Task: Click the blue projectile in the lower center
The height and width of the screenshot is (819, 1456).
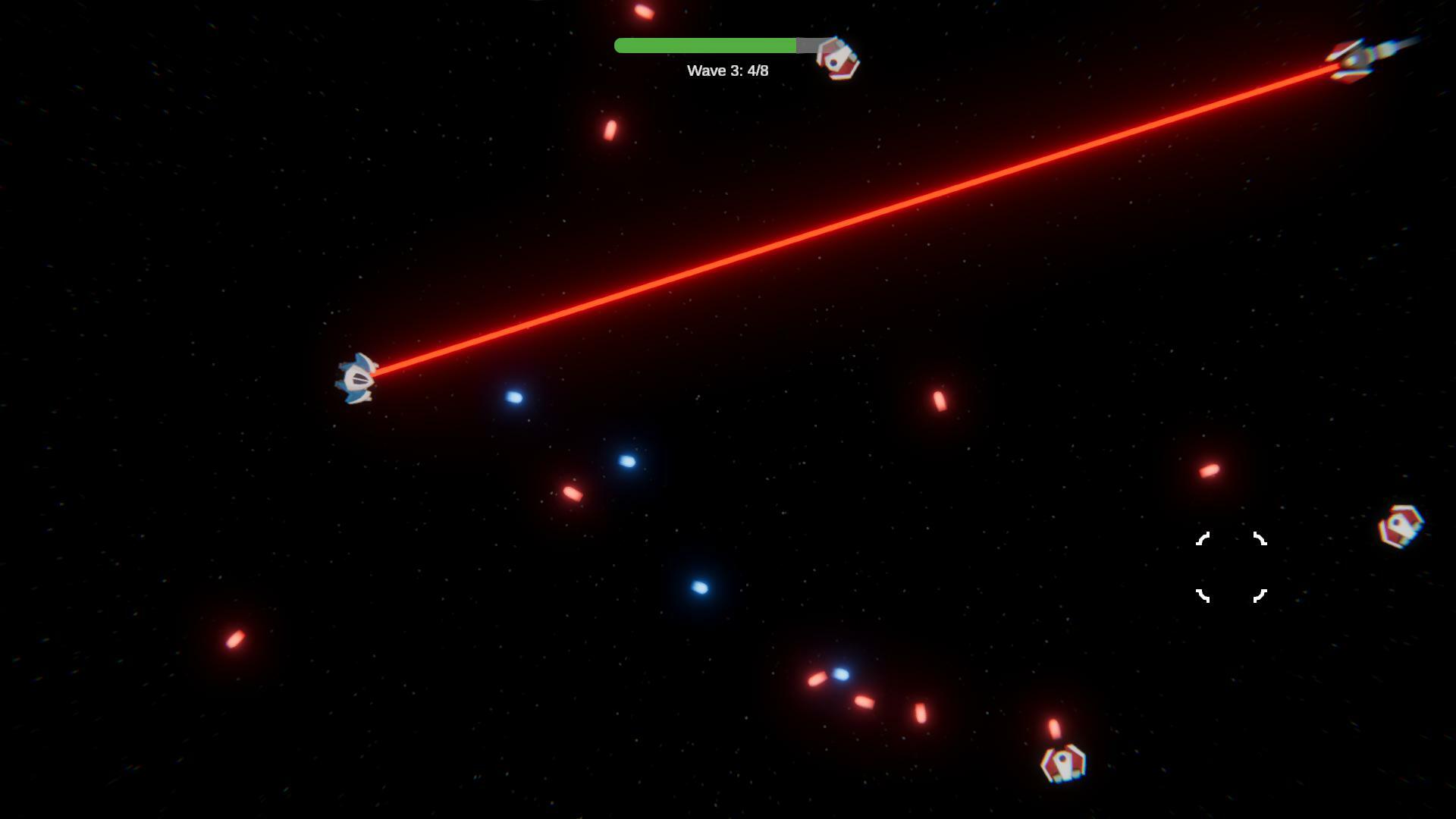Action: click(x=701, y=588)
